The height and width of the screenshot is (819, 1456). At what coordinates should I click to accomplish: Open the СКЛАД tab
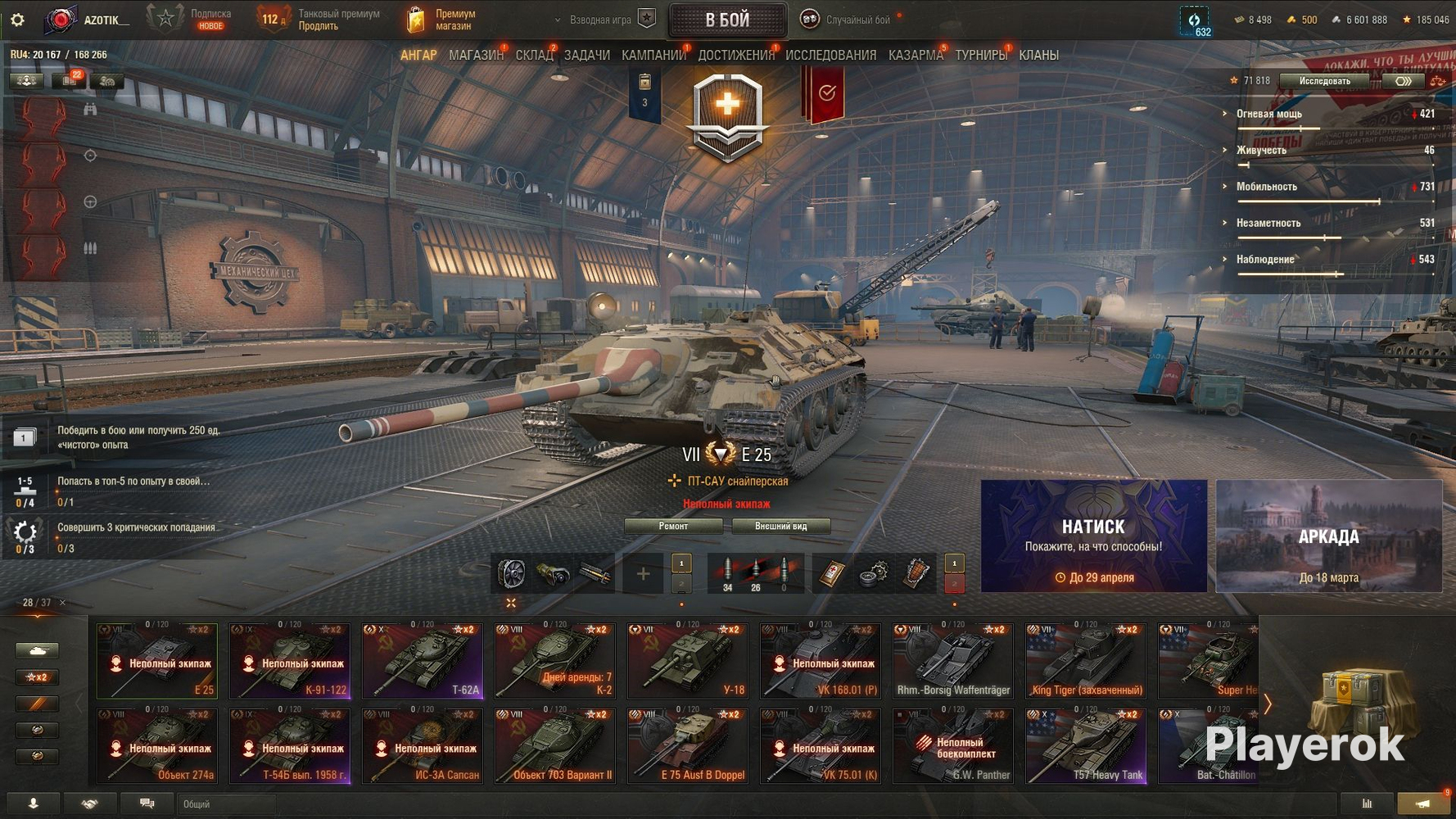coord(534,55)
